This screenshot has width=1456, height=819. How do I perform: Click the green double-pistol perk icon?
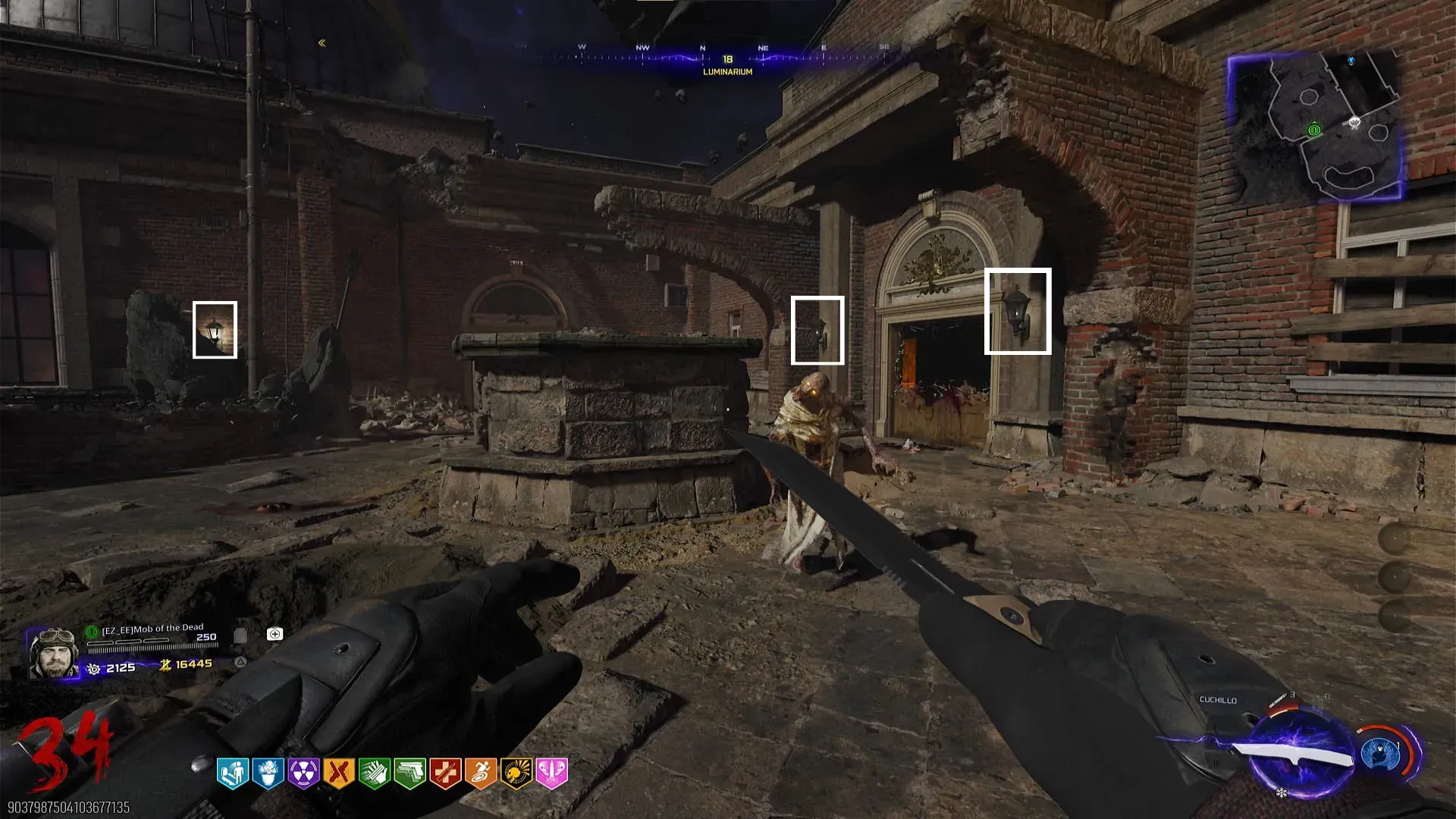click(409, 773)
